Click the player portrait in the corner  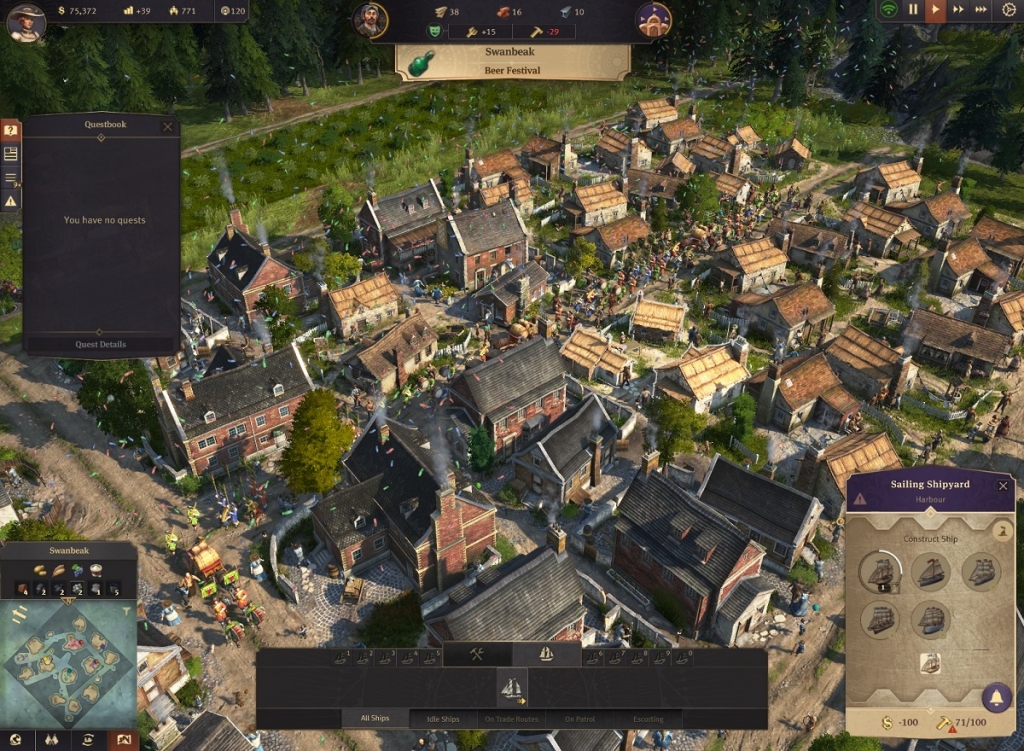[25, 21]
